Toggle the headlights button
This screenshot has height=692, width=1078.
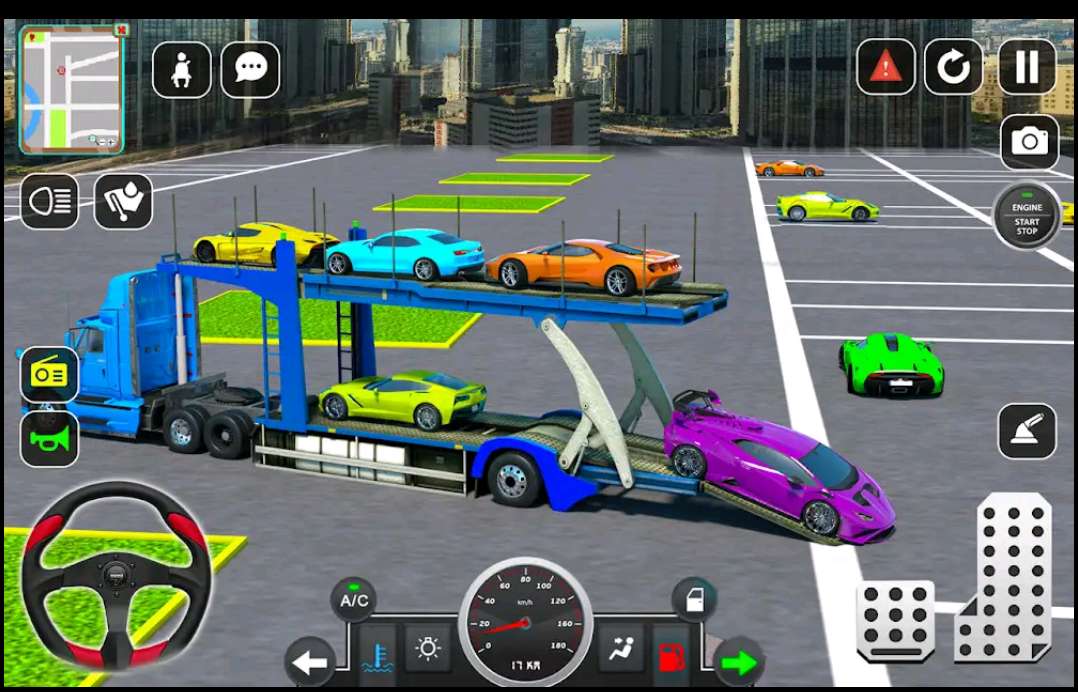coord(49,201)
